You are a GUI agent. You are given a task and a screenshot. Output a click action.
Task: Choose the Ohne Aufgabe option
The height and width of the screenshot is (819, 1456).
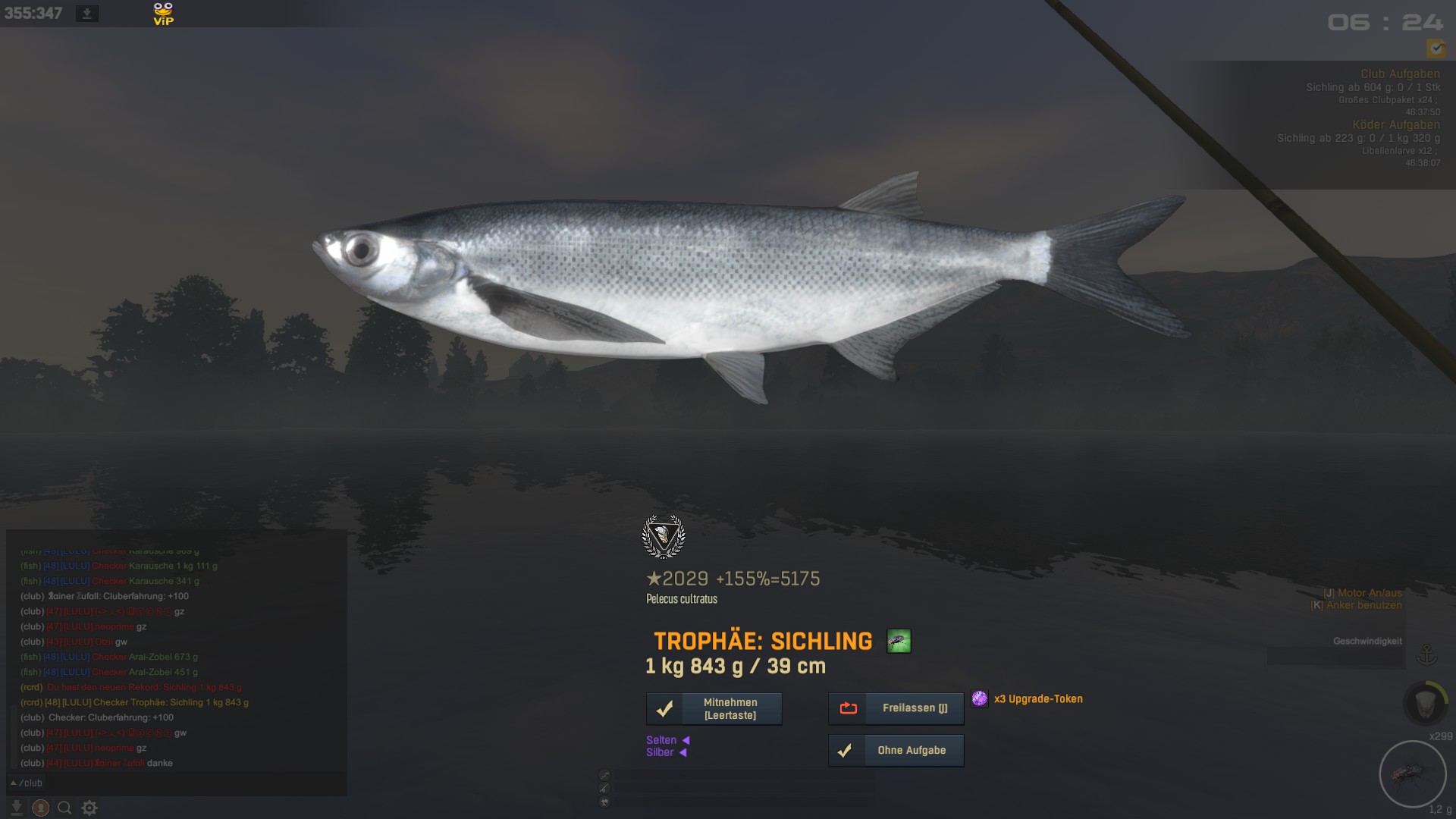[896, 751]
